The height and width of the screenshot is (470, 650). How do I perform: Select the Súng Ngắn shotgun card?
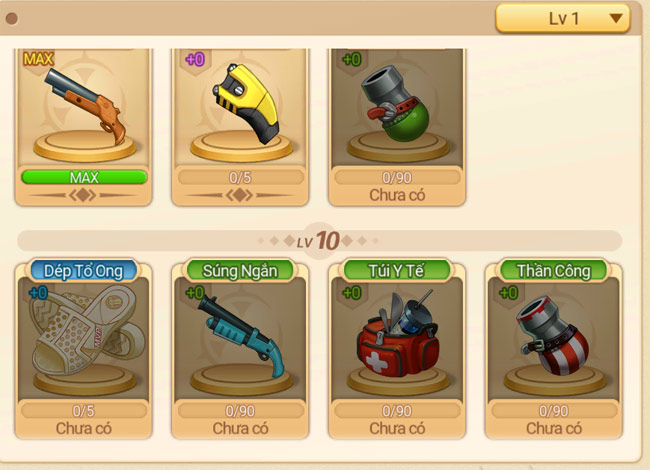[x=241, y=345]
